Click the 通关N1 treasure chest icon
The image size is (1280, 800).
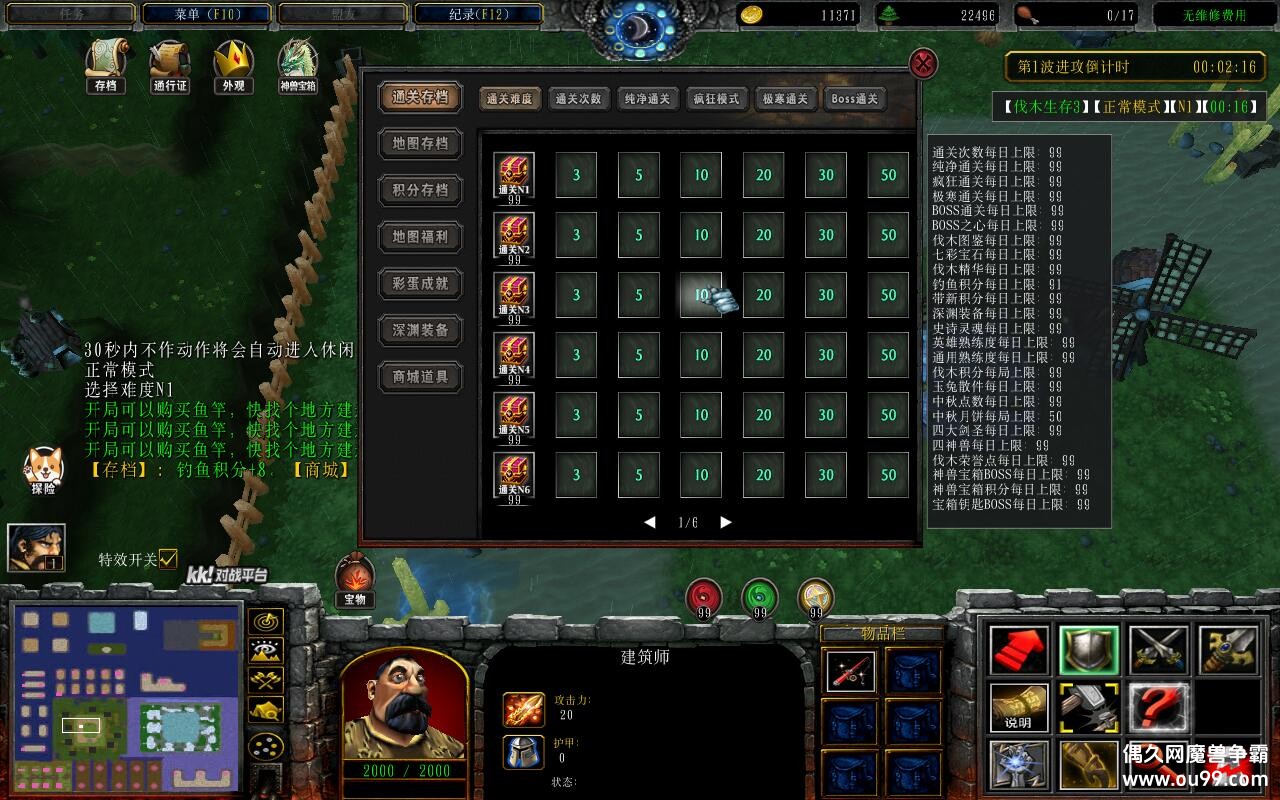click(x=514, y=174)
